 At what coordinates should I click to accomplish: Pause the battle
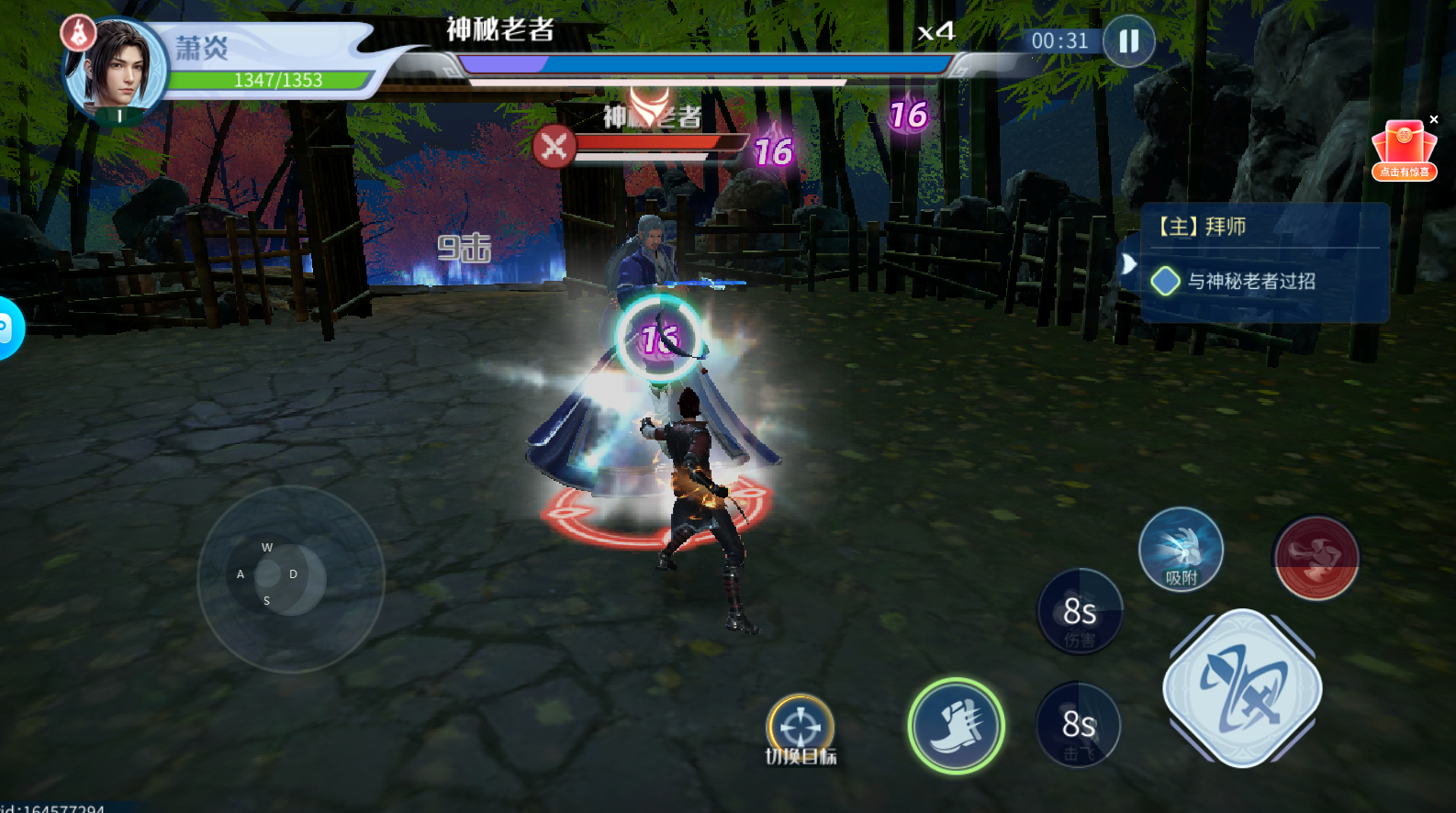coord(1128,41)
